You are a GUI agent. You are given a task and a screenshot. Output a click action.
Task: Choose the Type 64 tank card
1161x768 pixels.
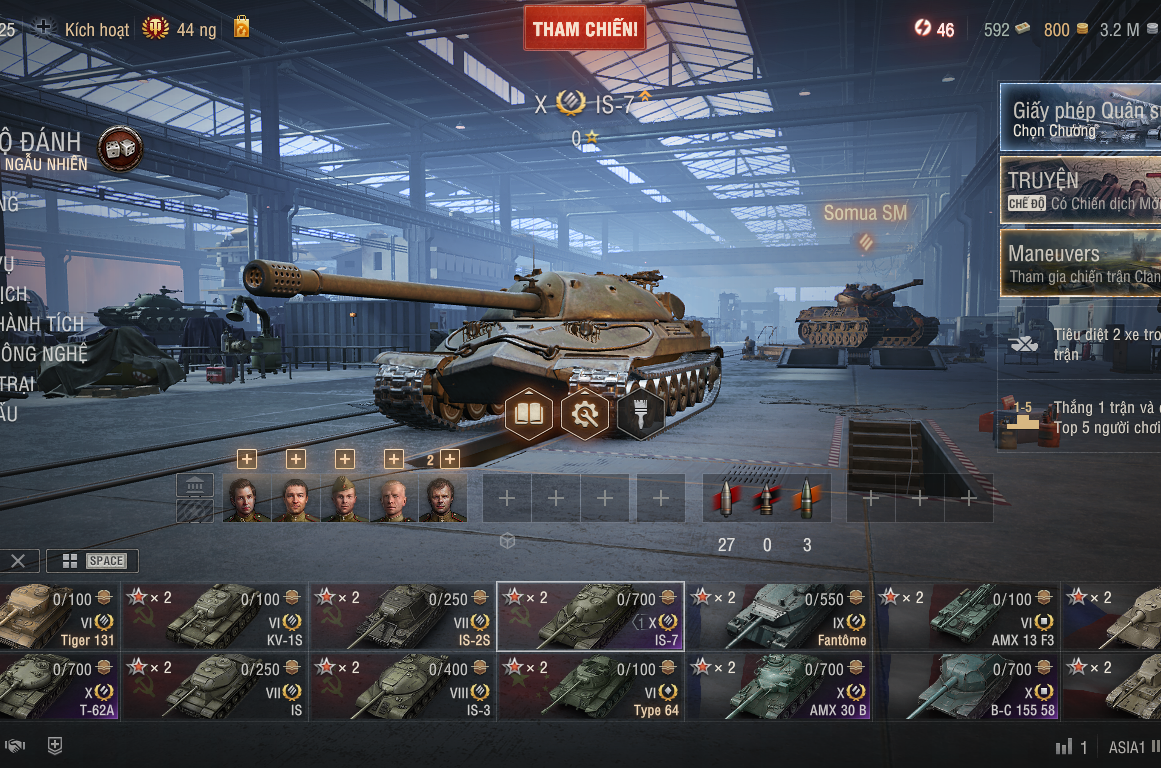coord(590,687)
